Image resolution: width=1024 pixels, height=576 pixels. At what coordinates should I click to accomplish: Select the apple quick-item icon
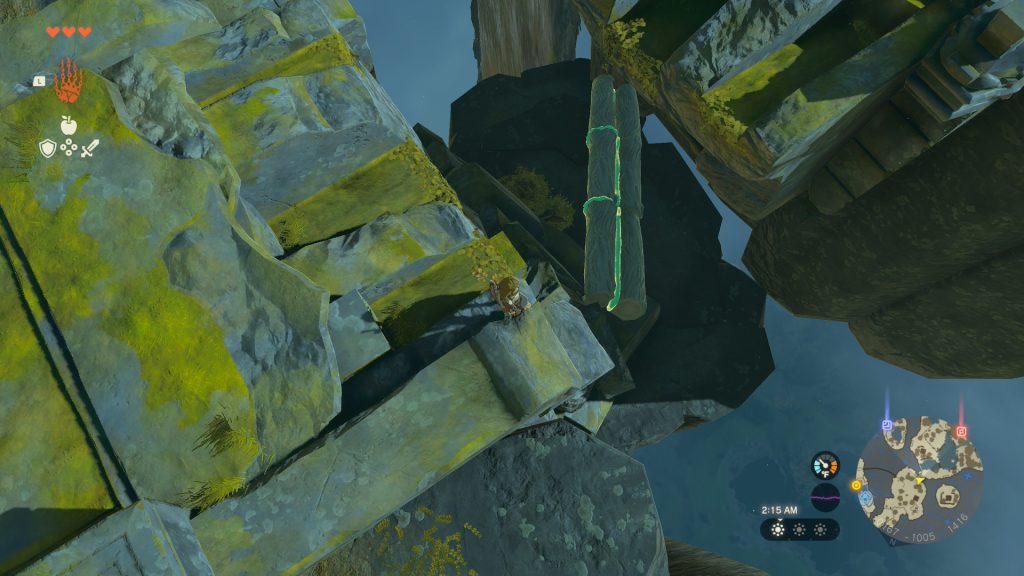tap(68, 125)
